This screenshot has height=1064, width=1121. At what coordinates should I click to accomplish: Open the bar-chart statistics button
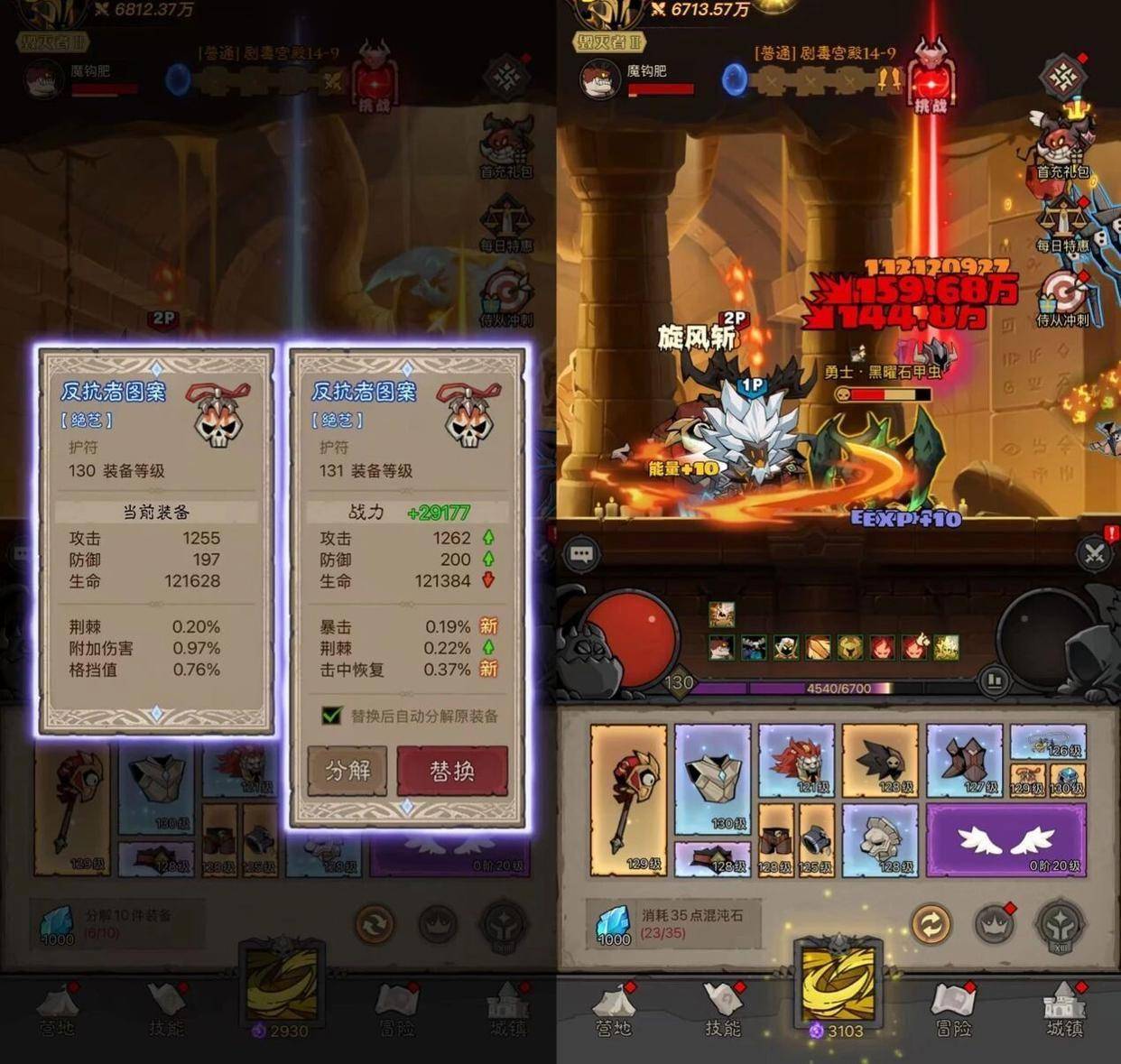coord(995,680)
